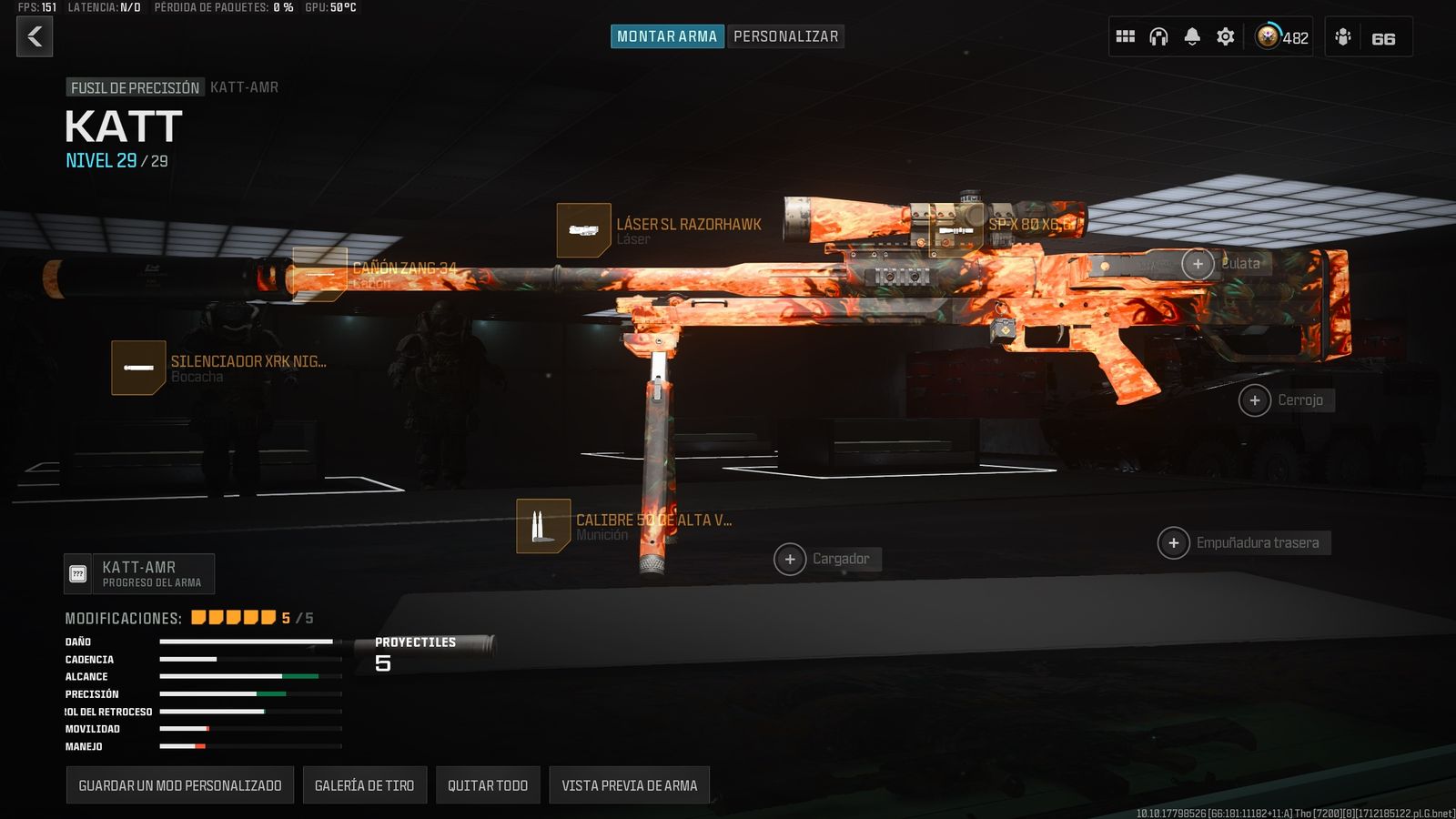Open the main menu grid icon
1456x819 pixels.
[x=1126, y=36]
